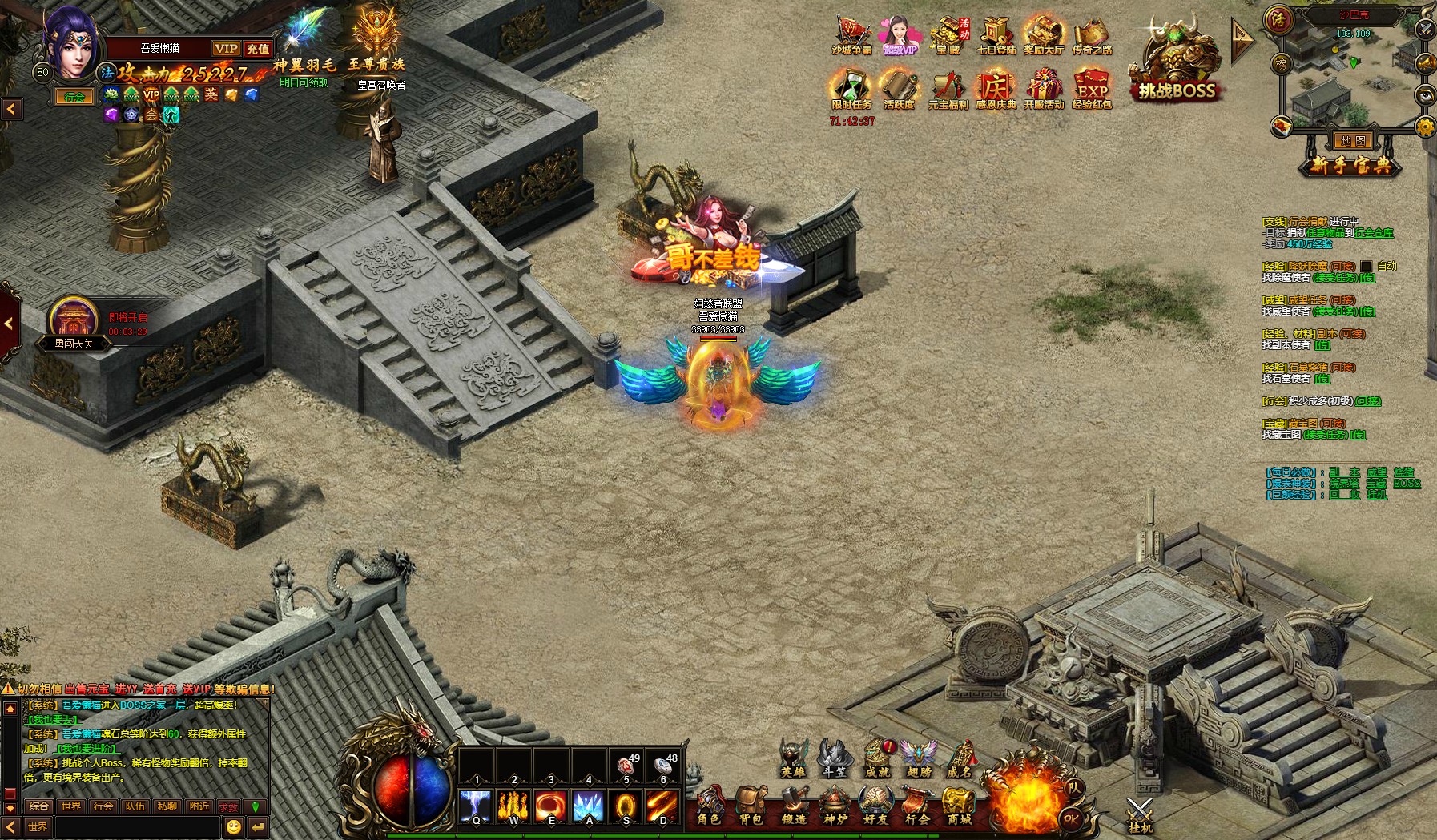Open the 背包 backpack inventory

[751, 805]
